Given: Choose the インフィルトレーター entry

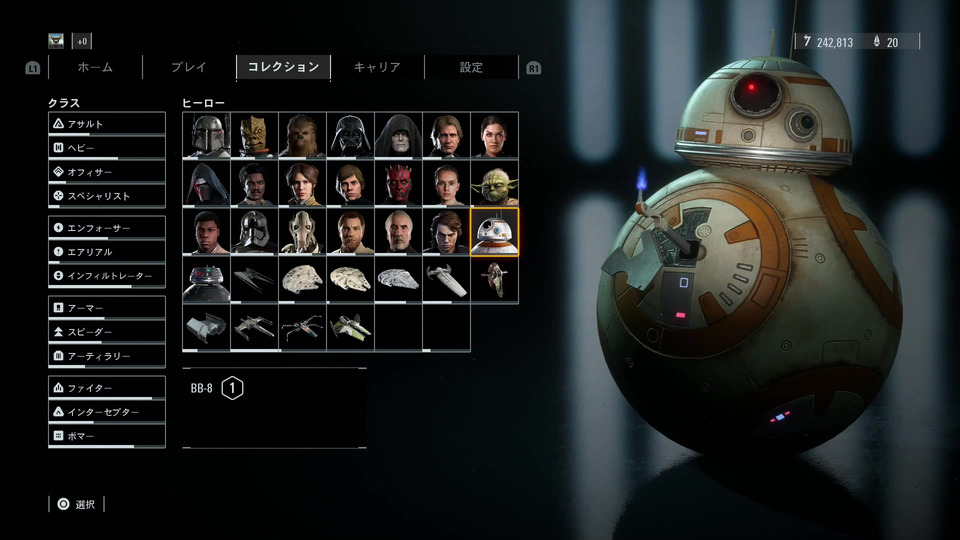Looking at the screenshot, I should pos(107,276).
